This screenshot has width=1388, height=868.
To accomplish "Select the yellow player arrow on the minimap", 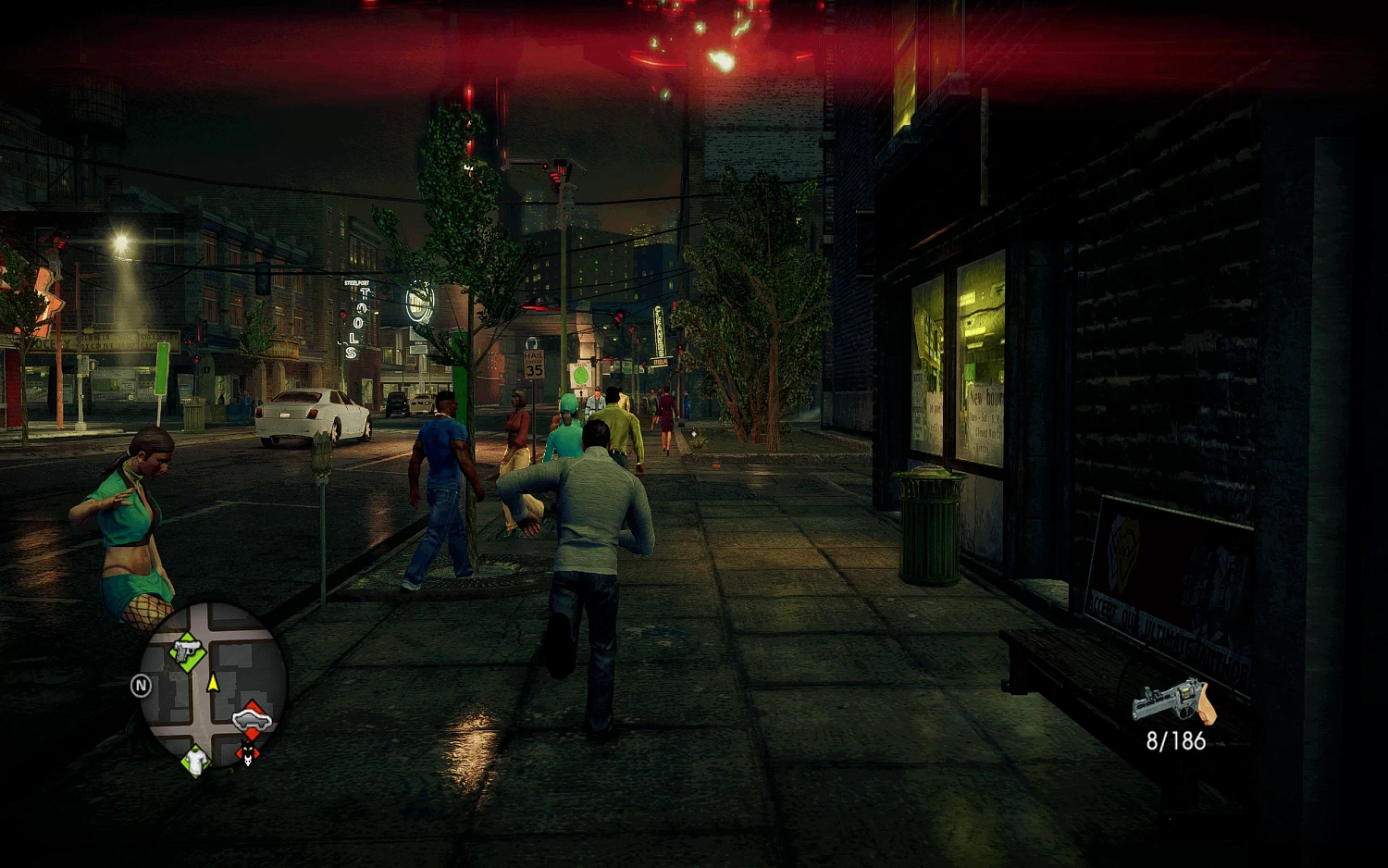I will 213,683.
